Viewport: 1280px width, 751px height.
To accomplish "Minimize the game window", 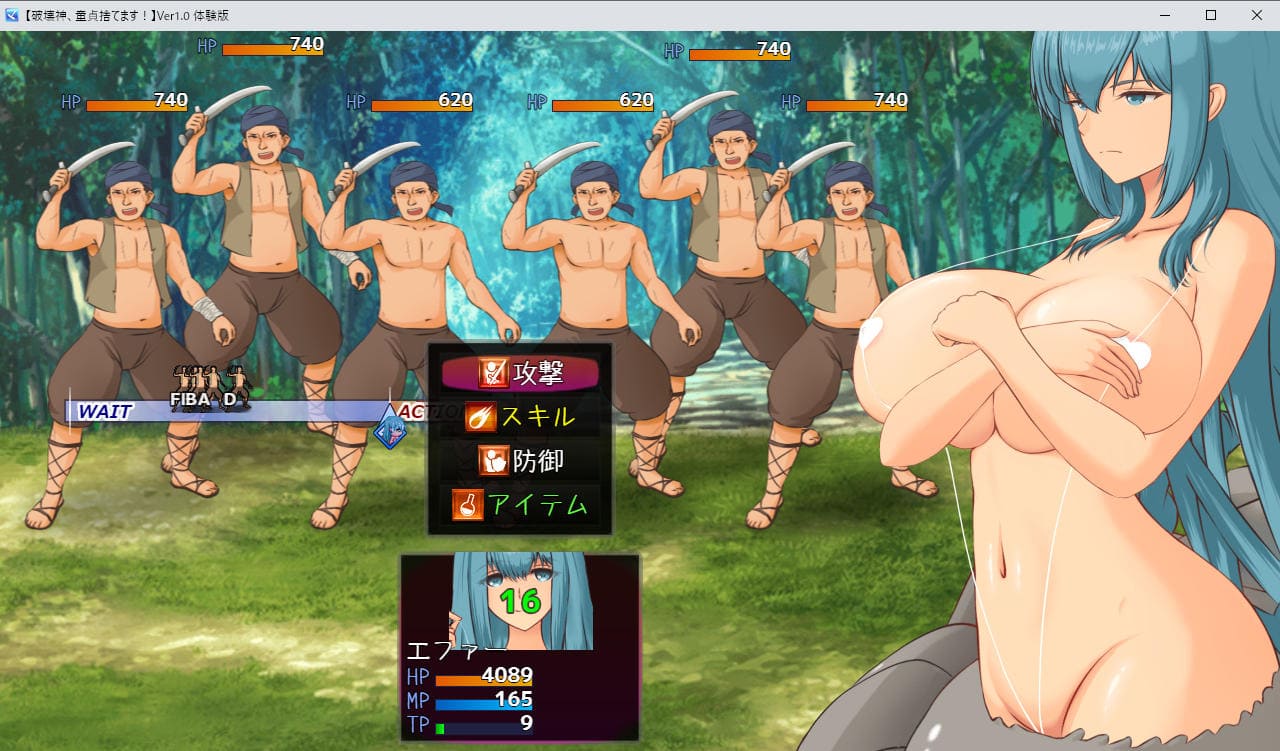I will pyautogui.click(x=1165, y=15).
